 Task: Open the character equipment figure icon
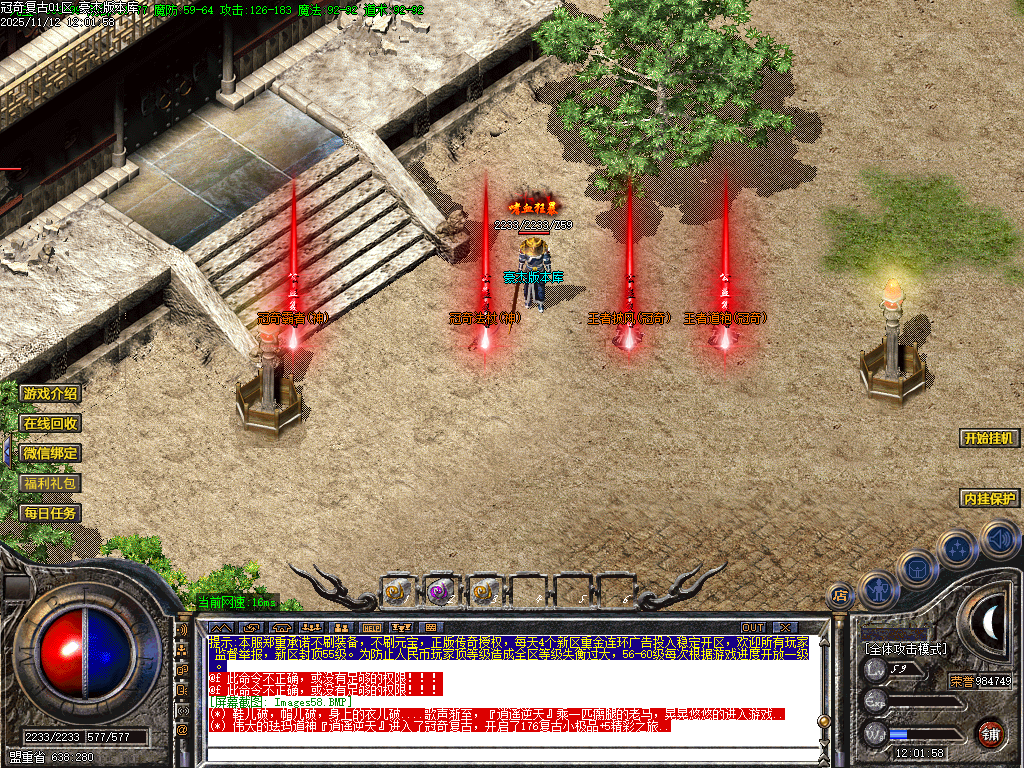coord(876,589)
